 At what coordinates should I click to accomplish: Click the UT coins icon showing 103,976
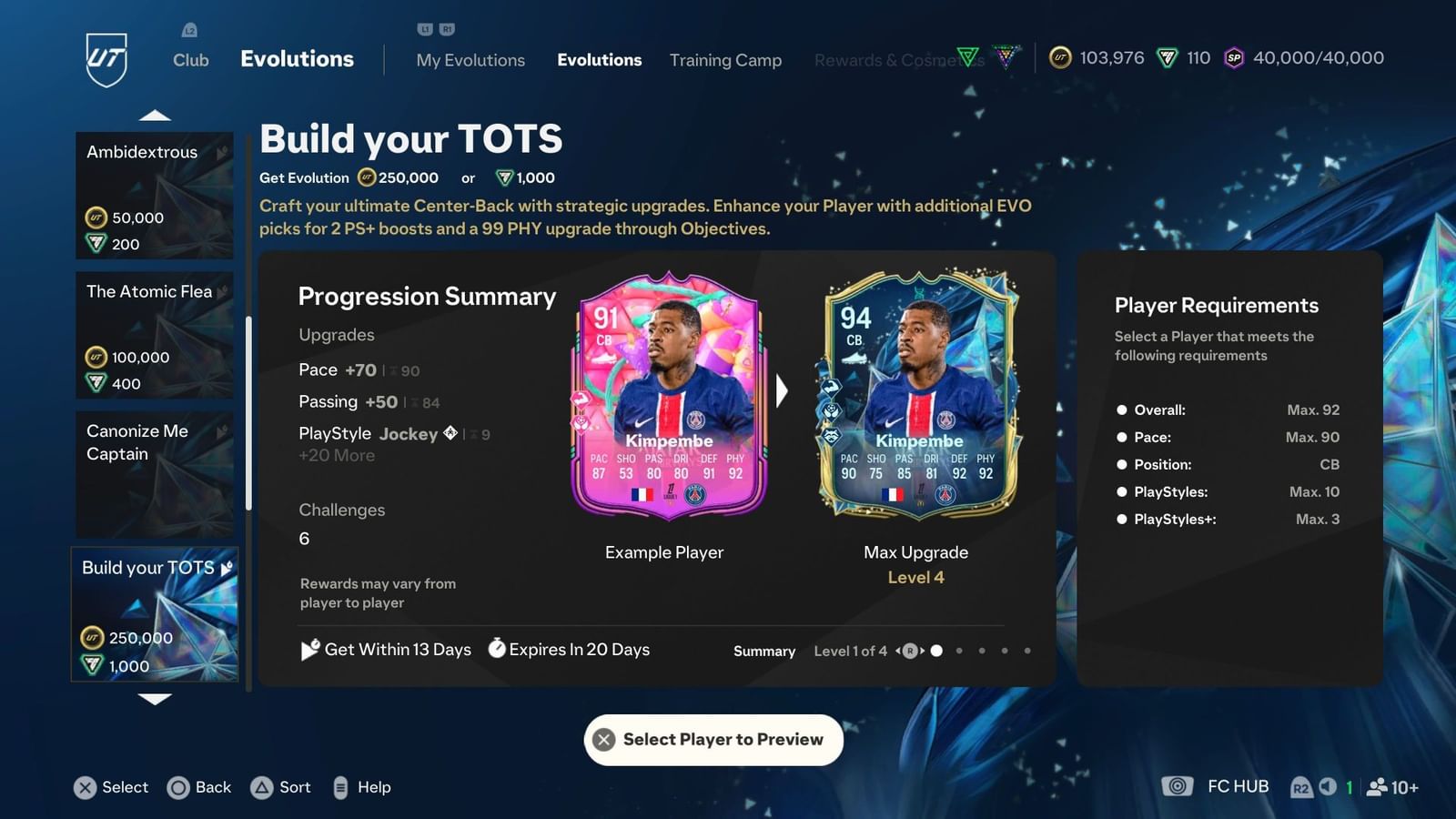[1062, 57]
